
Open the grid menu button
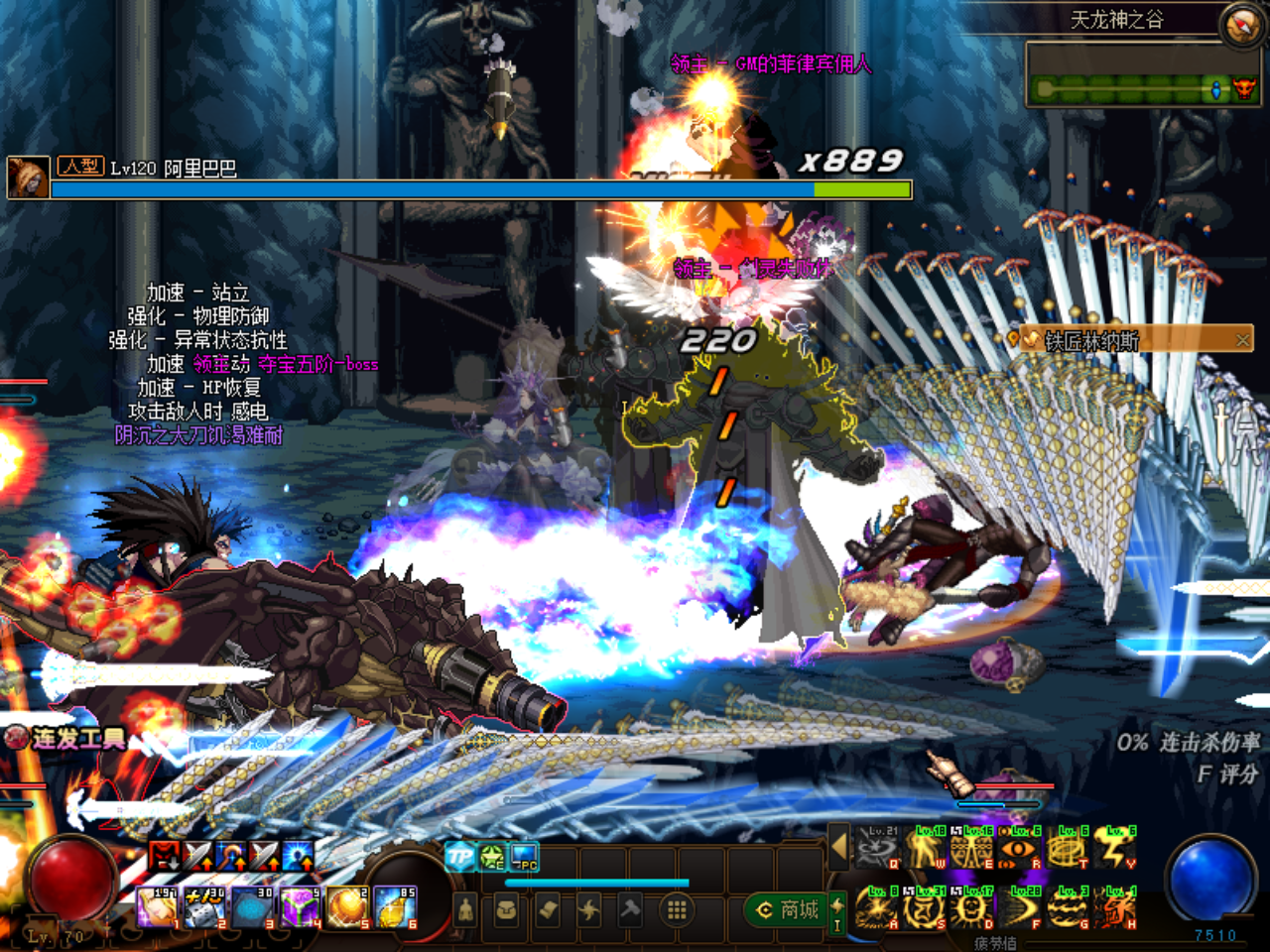click(677, 909)
